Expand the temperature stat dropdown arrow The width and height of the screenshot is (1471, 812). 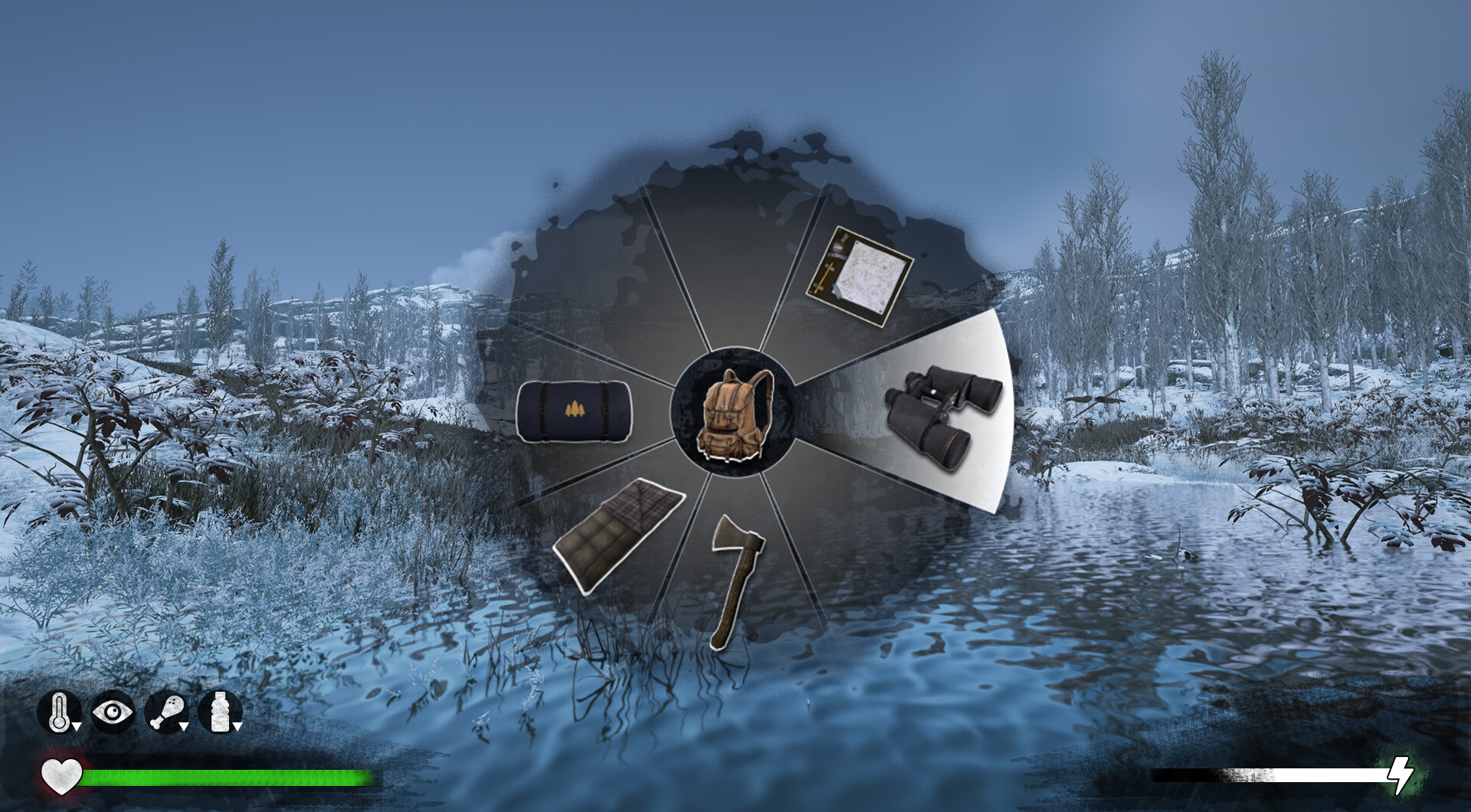[x=76, y=726]
